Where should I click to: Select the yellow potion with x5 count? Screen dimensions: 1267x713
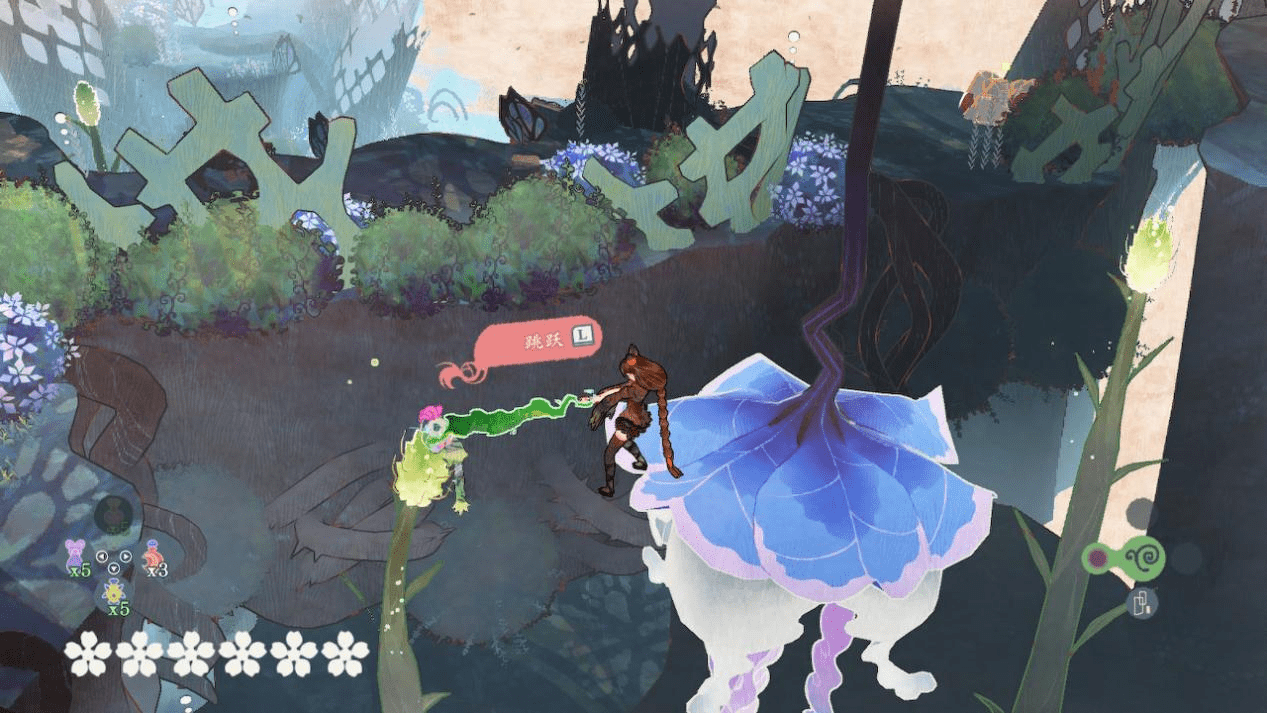[114, 593]
